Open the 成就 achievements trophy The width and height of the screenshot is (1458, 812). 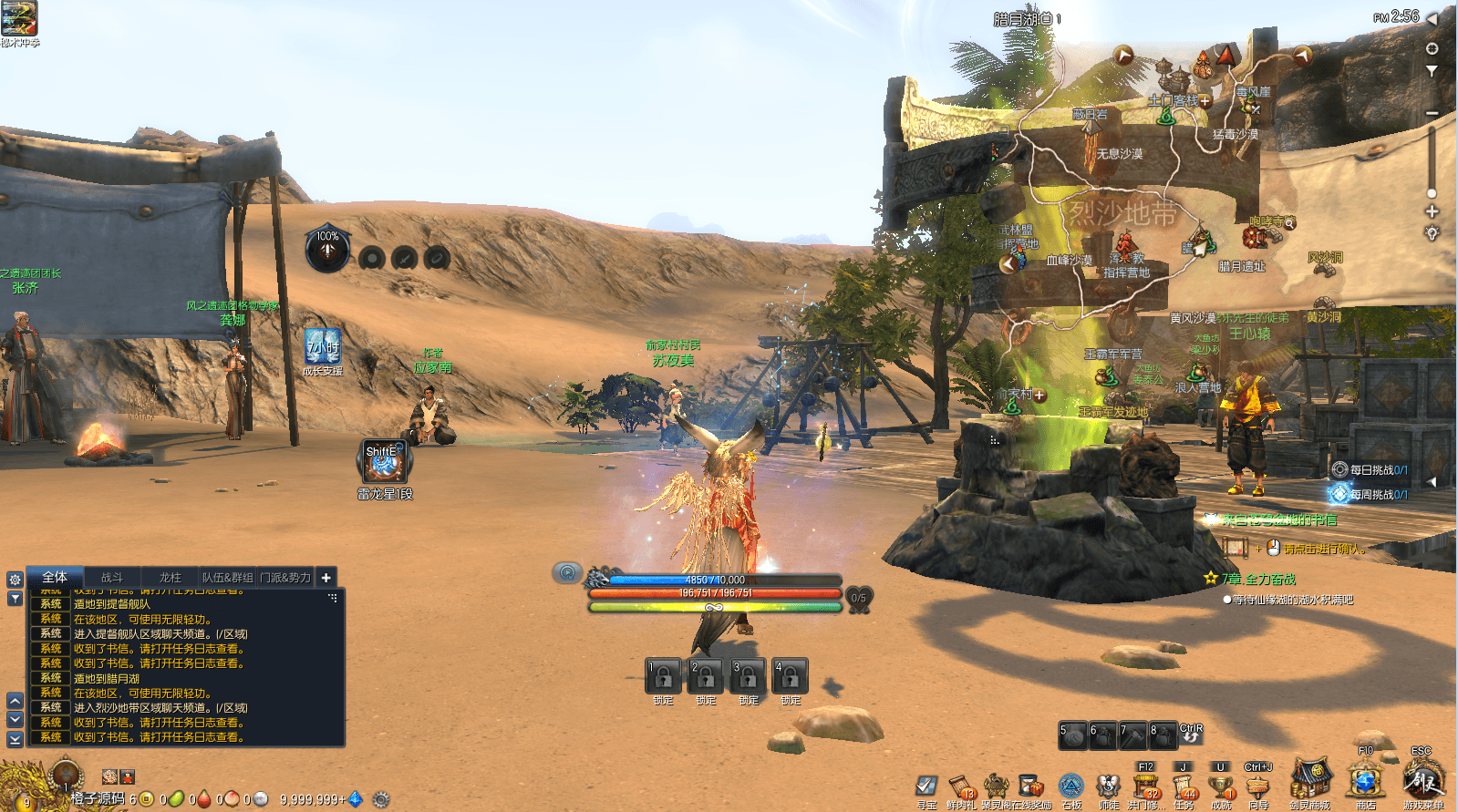tap(1221, 786)
